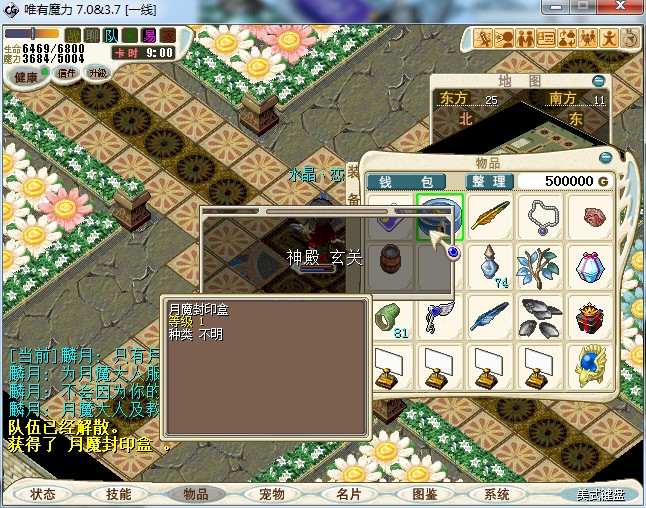
Task: Minimize the 物品 inventory window
Action: 604,158
